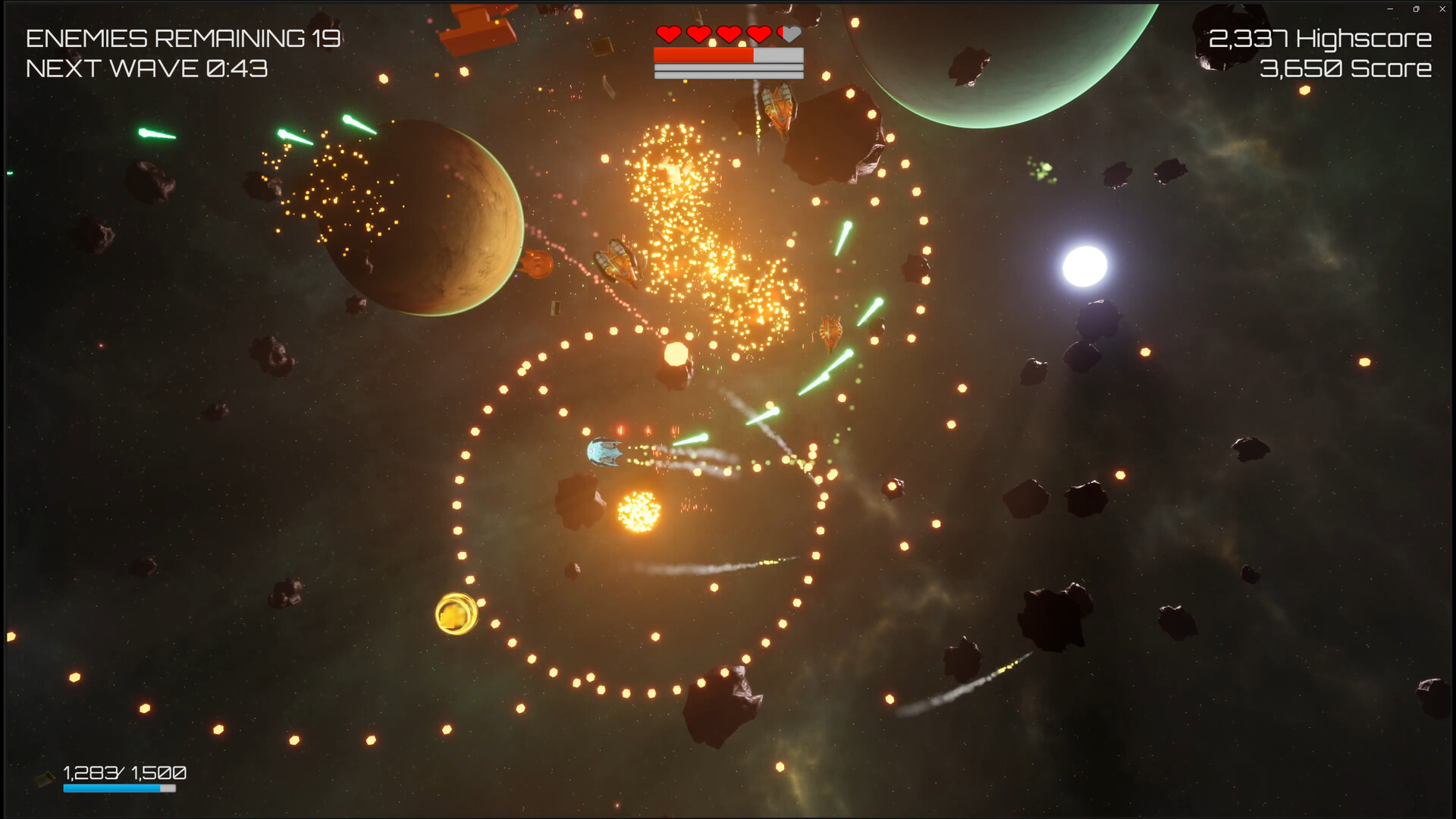Click the half-filled heart on the far right
The height and width of the screenshot is (819, 1456).
click(x=789, y=34)
